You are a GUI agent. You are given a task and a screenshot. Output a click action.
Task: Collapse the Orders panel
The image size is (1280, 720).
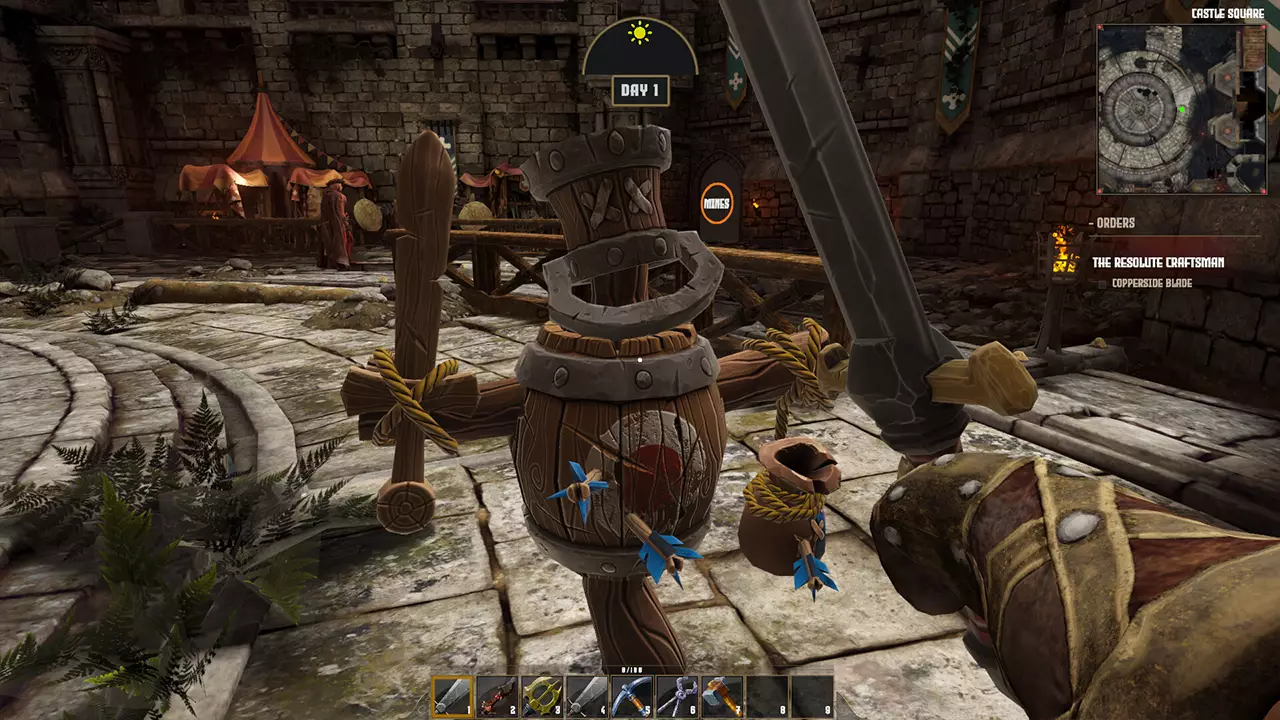point(1090,221)
